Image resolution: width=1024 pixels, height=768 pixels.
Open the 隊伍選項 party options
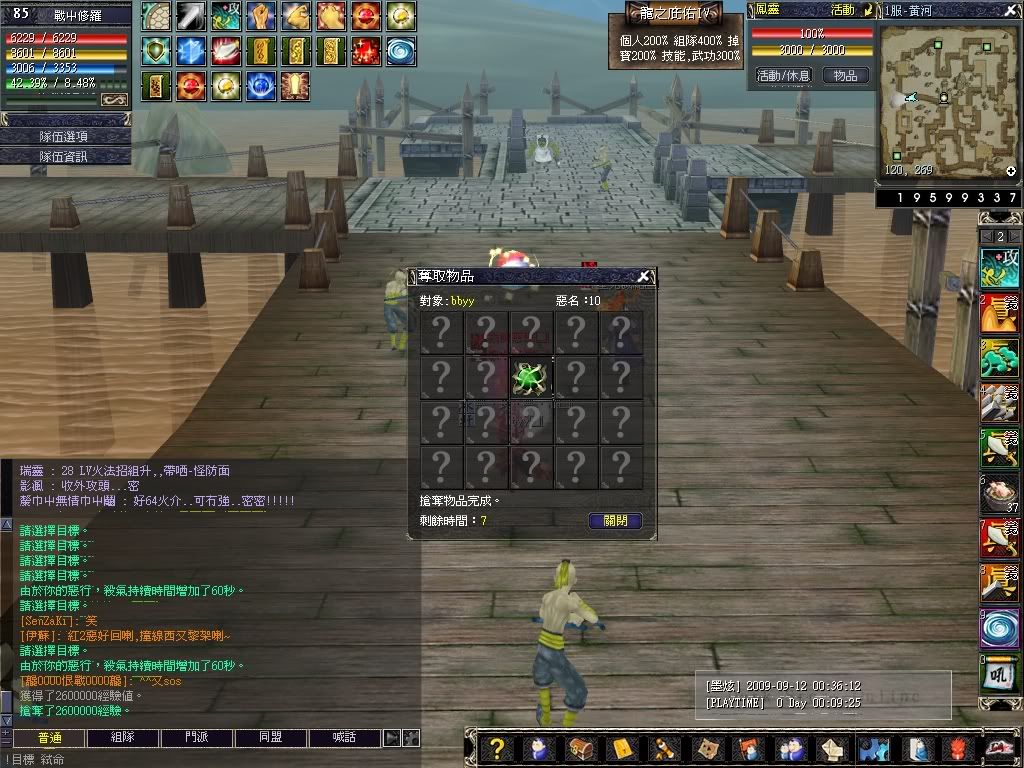point(65,136)
